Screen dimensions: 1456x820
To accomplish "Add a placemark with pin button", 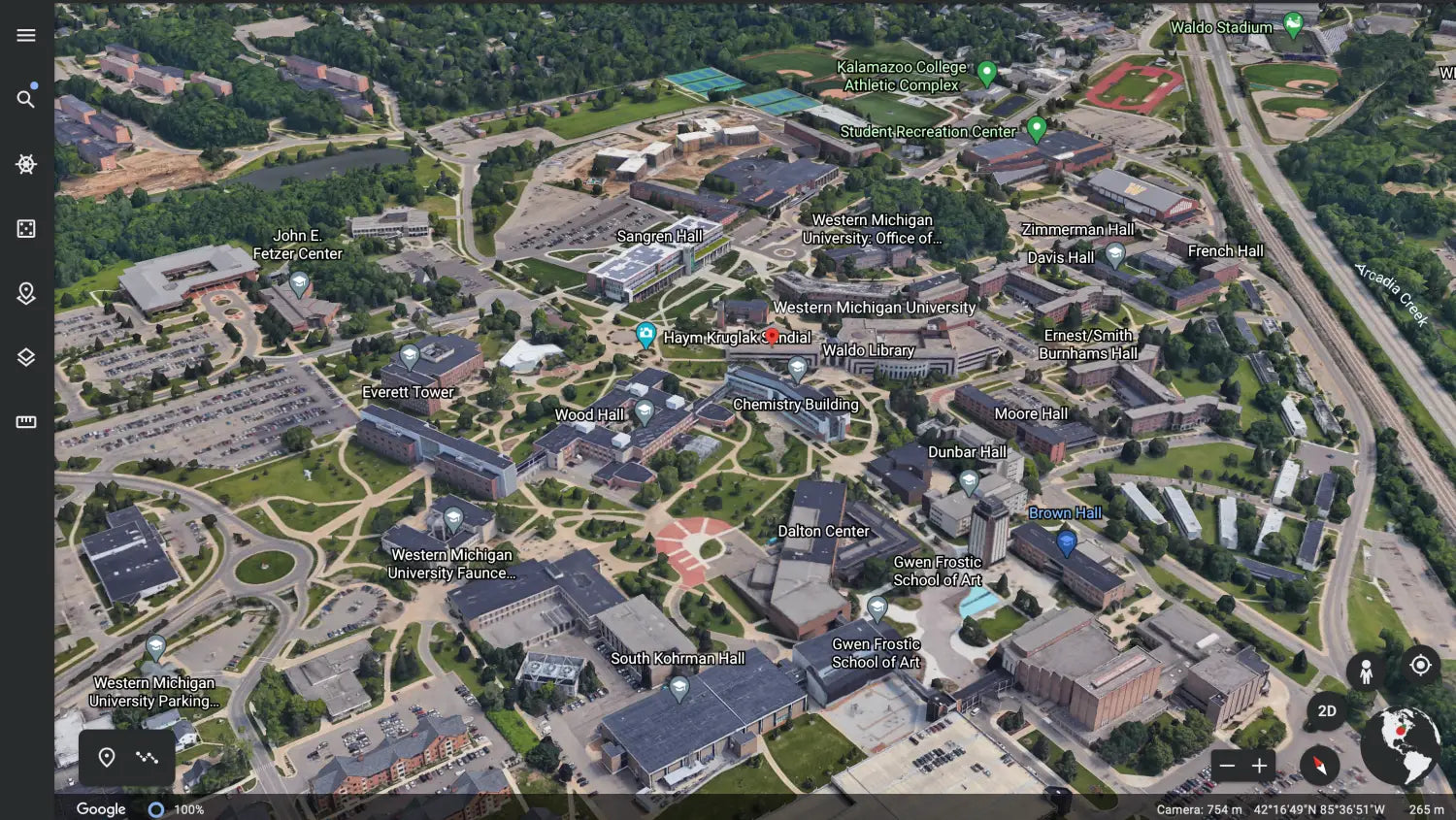I will tap(107, 757).
